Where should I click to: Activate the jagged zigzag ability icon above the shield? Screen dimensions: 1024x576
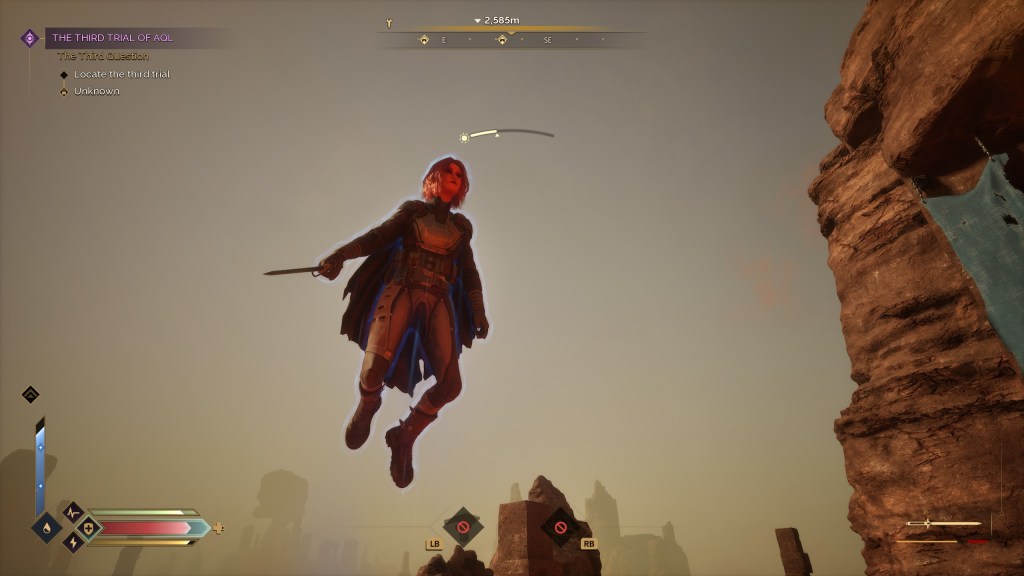click(72, 511)
